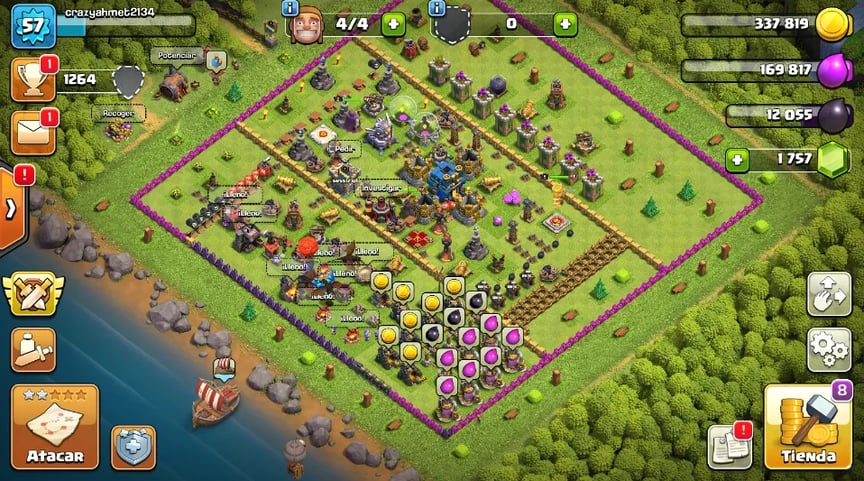Open the trophy league icon
The image size is (864, 481).
tap(32, 80)
